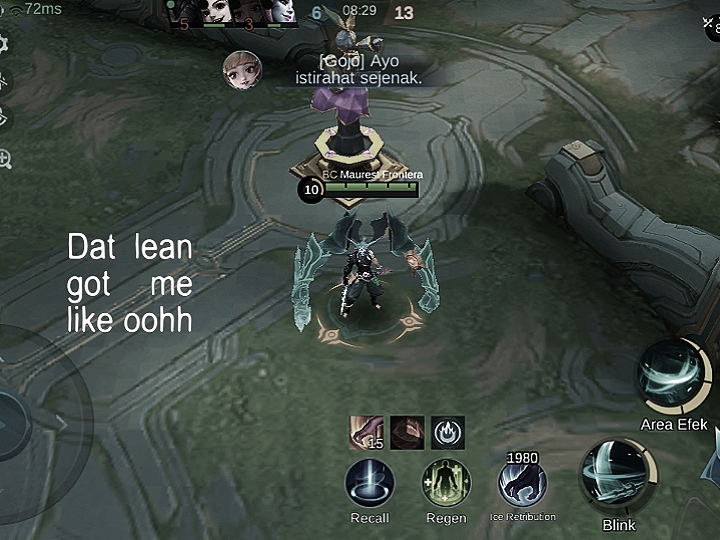The height and width of the screenshot is (540, 720).
Task: Select the claw item with 15 stacks
Action: (x=366, y=432)
